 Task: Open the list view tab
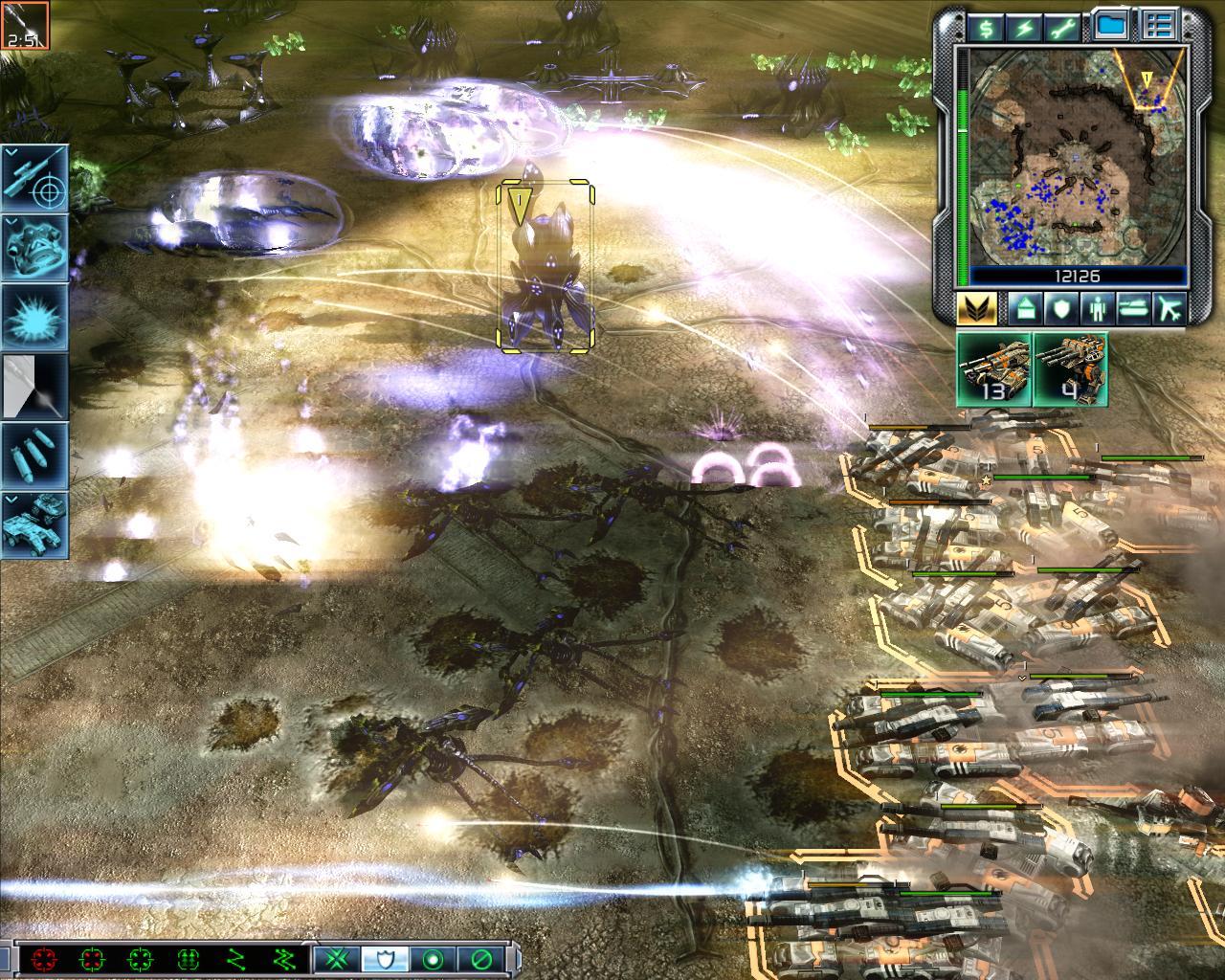pos(1161,27)
